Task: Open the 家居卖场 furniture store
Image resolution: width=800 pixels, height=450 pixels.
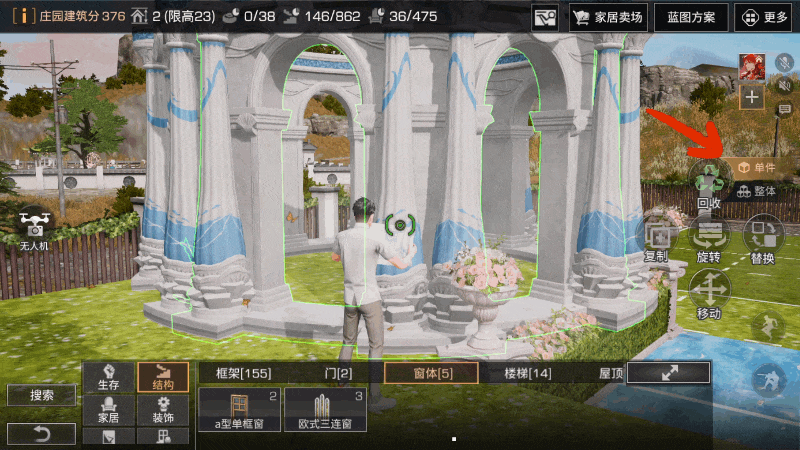Action: (608, 17)
